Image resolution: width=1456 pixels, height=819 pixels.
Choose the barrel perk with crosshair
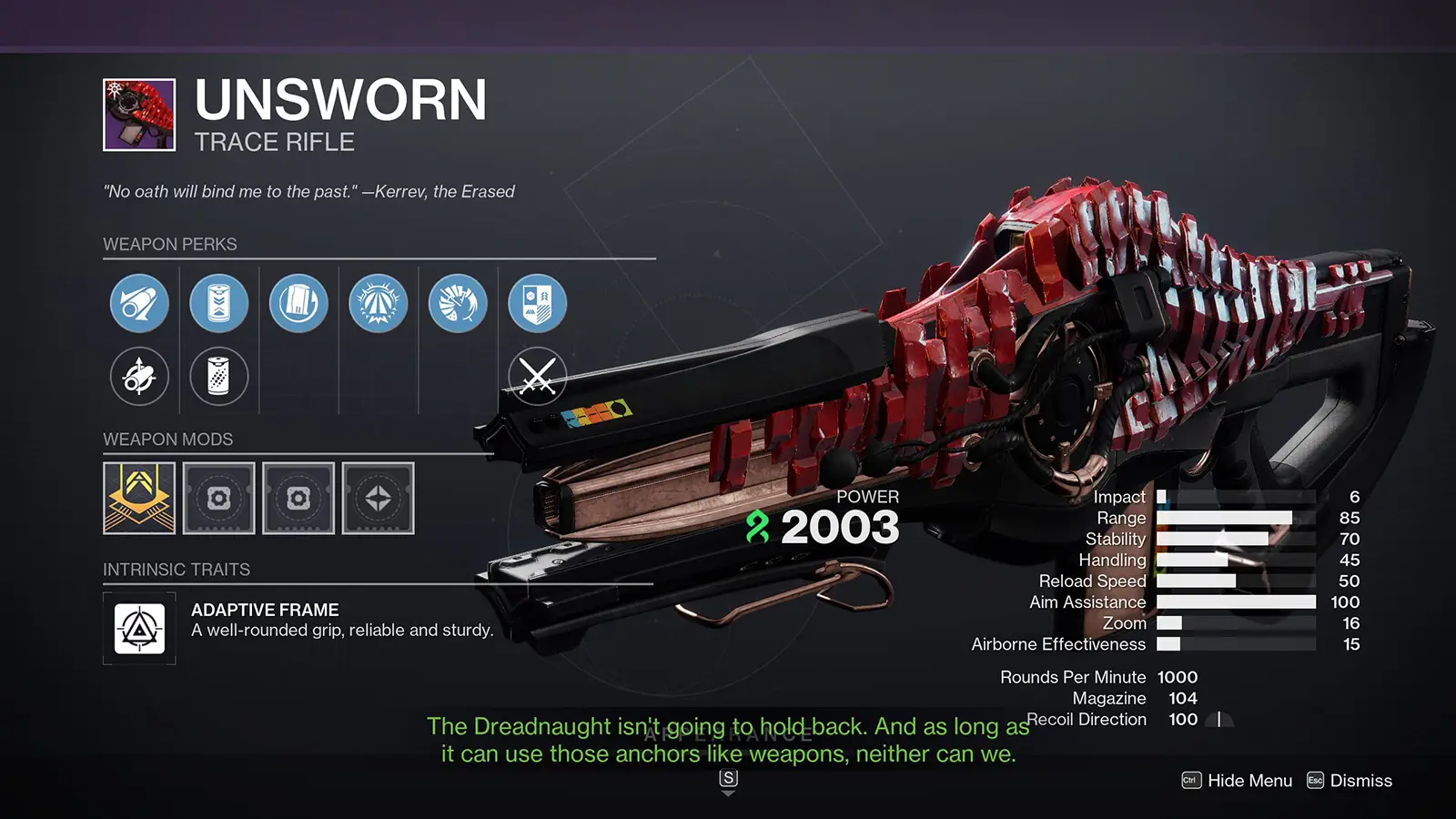click(139, 376)
